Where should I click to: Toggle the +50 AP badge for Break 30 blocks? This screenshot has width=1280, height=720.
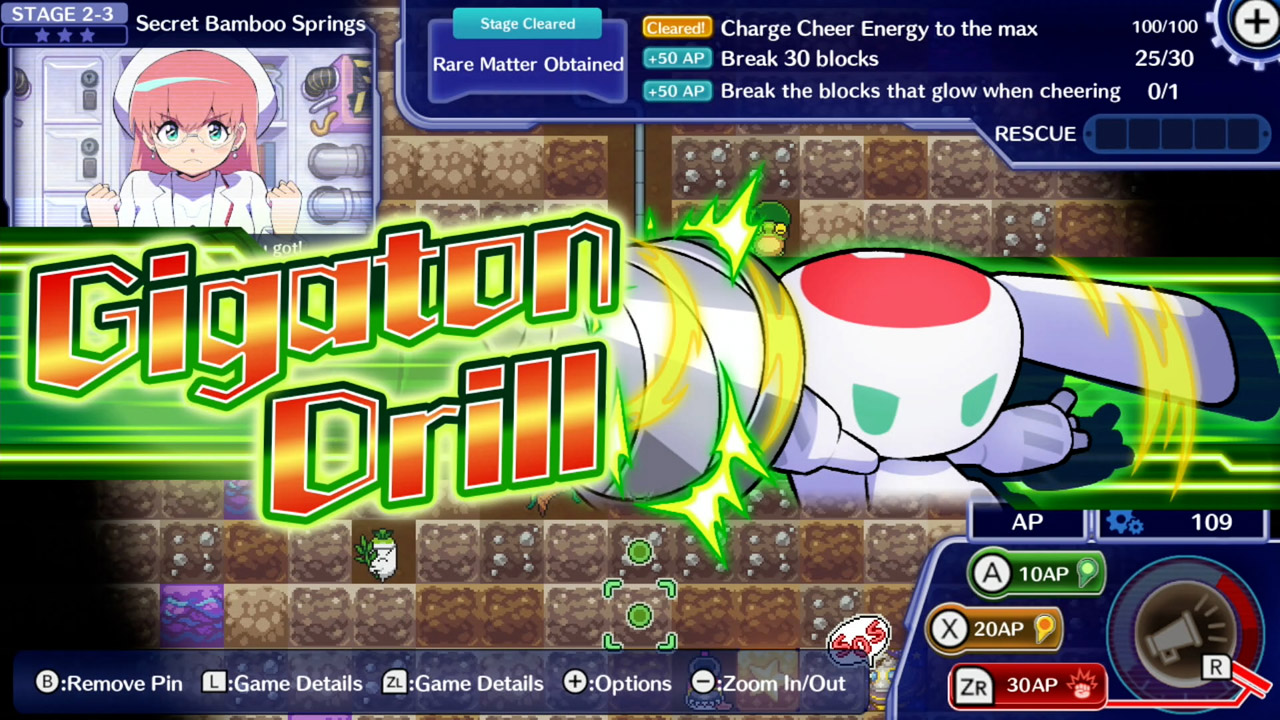click(676, 59)
